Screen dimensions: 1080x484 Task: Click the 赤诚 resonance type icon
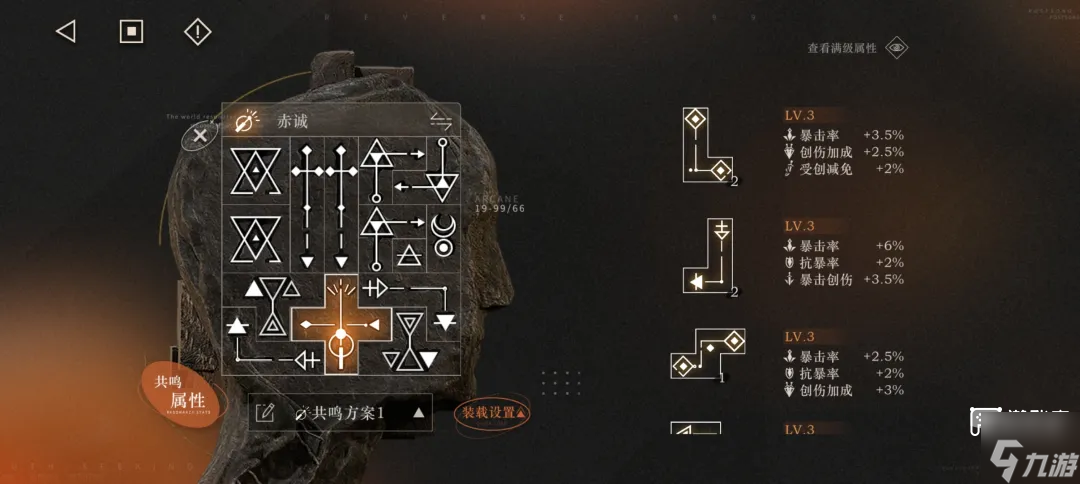click(x=244, y=122)
